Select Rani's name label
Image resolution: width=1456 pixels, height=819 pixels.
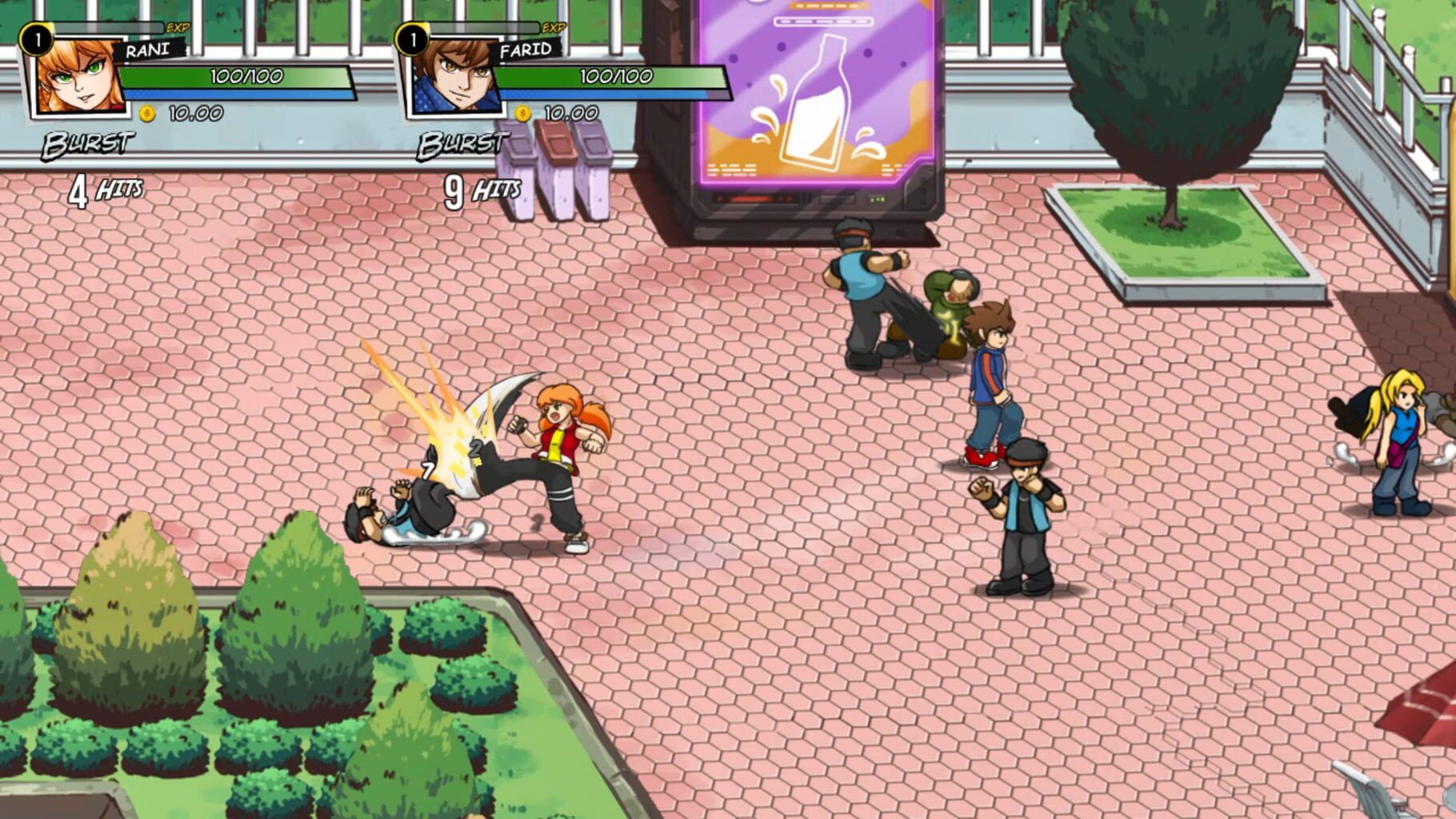146,50
